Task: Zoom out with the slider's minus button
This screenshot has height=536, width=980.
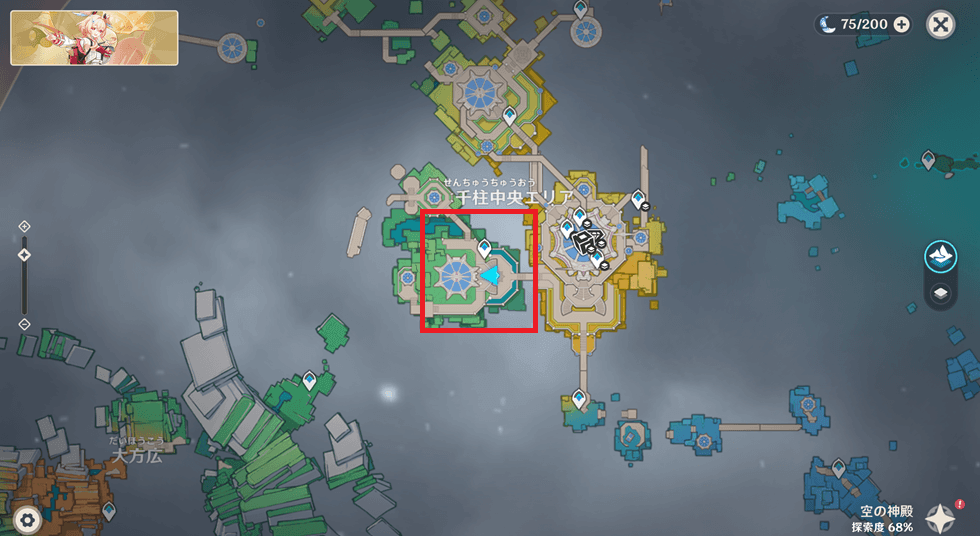Action: [x=24, y=324]
